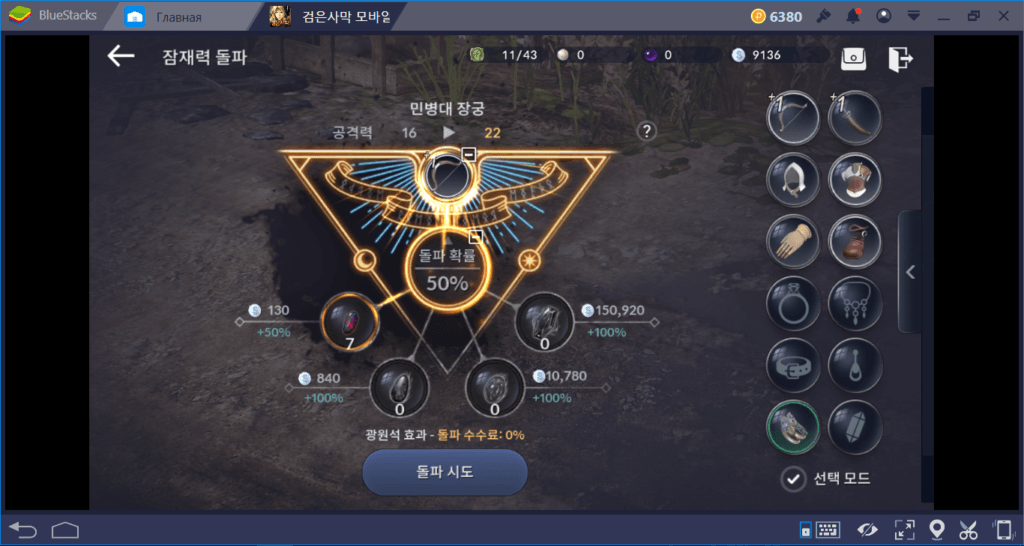This screenshot has width=1024, height=546.
Task: Select the green-ringed shoes slot
Action: (x=793, y=427)
